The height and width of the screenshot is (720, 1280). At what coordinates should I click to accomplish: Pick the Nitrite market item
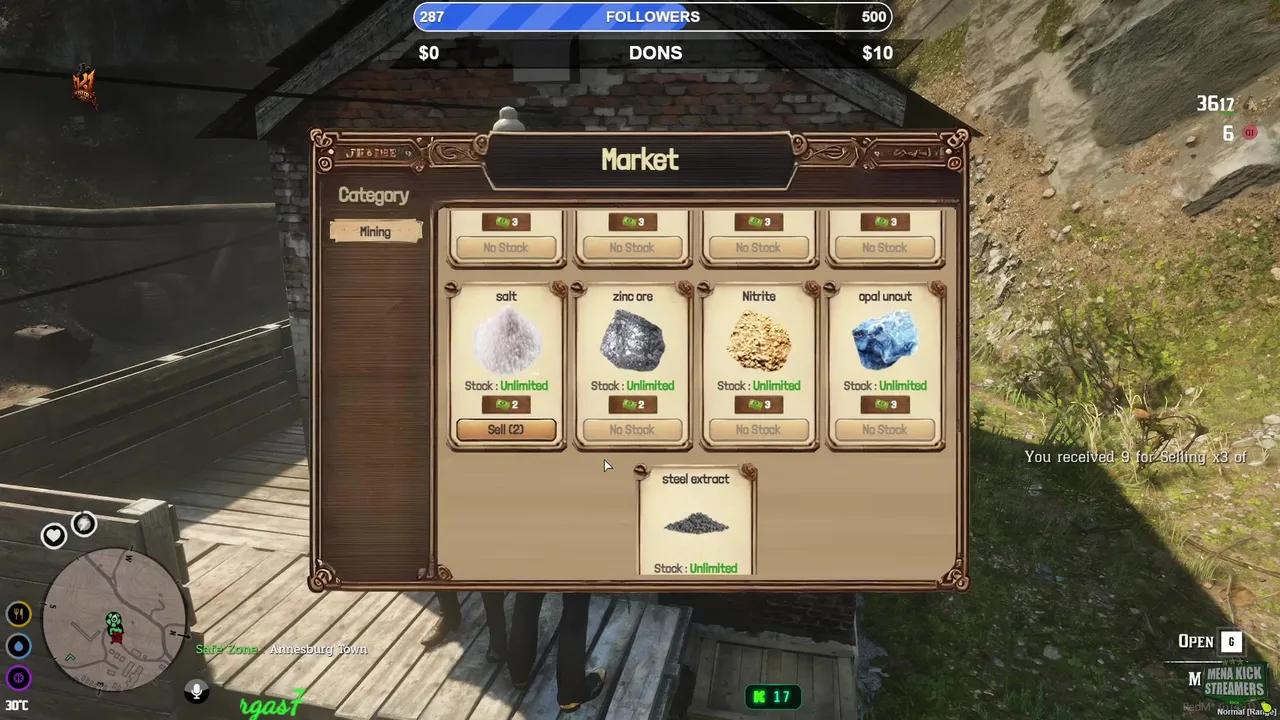click(x=758, y=342)
